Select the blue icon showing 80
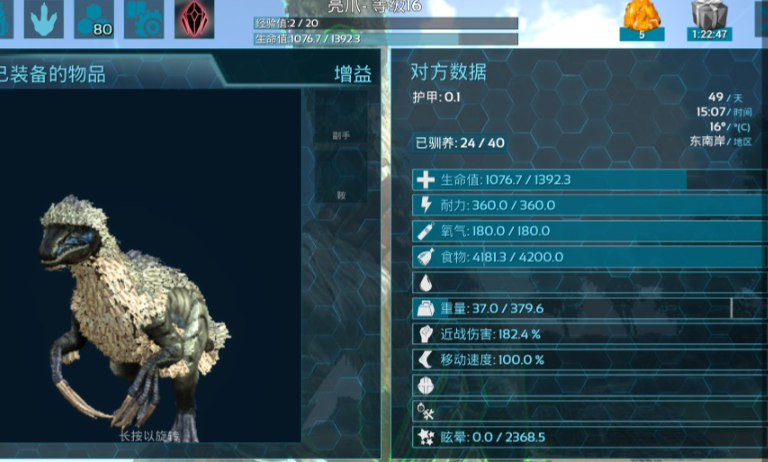The width and height of the screenshot is (768, 462). (94, 17)
